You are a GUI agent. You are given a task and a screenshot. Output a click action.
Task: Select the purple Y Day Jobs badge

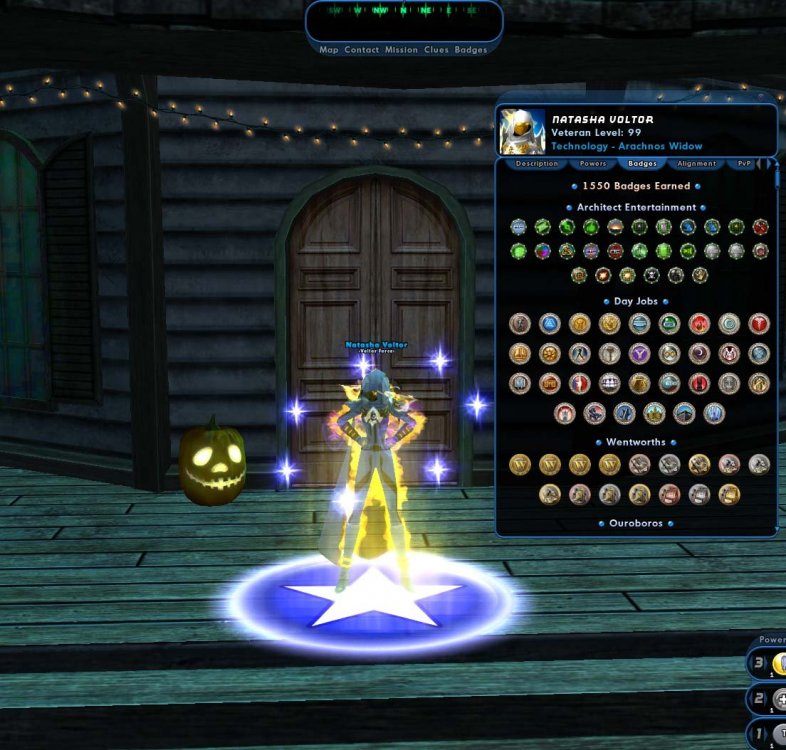click(639, 353)
